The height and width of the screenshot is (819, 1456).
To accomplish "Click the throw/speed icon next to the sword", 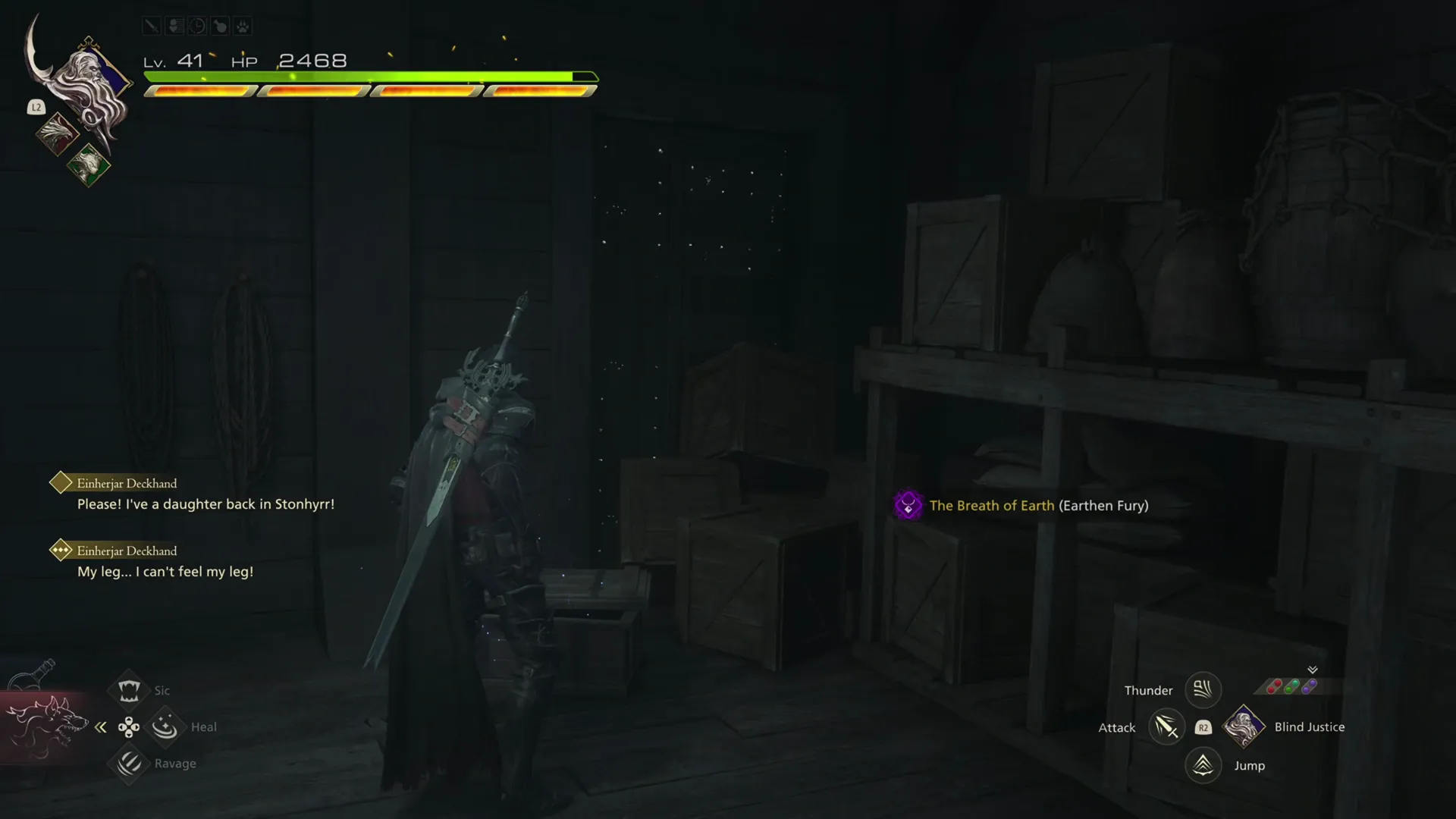I will click(174, 25).
